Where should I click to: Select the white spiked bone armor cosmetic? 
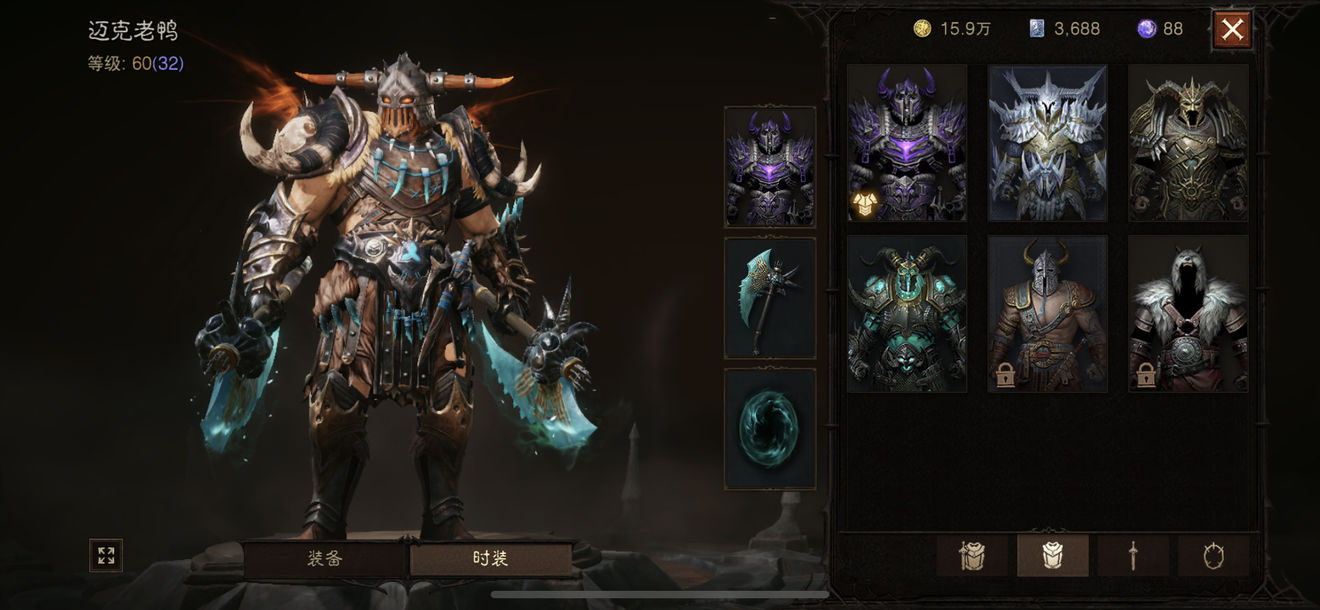click(x=1047, y=143)
